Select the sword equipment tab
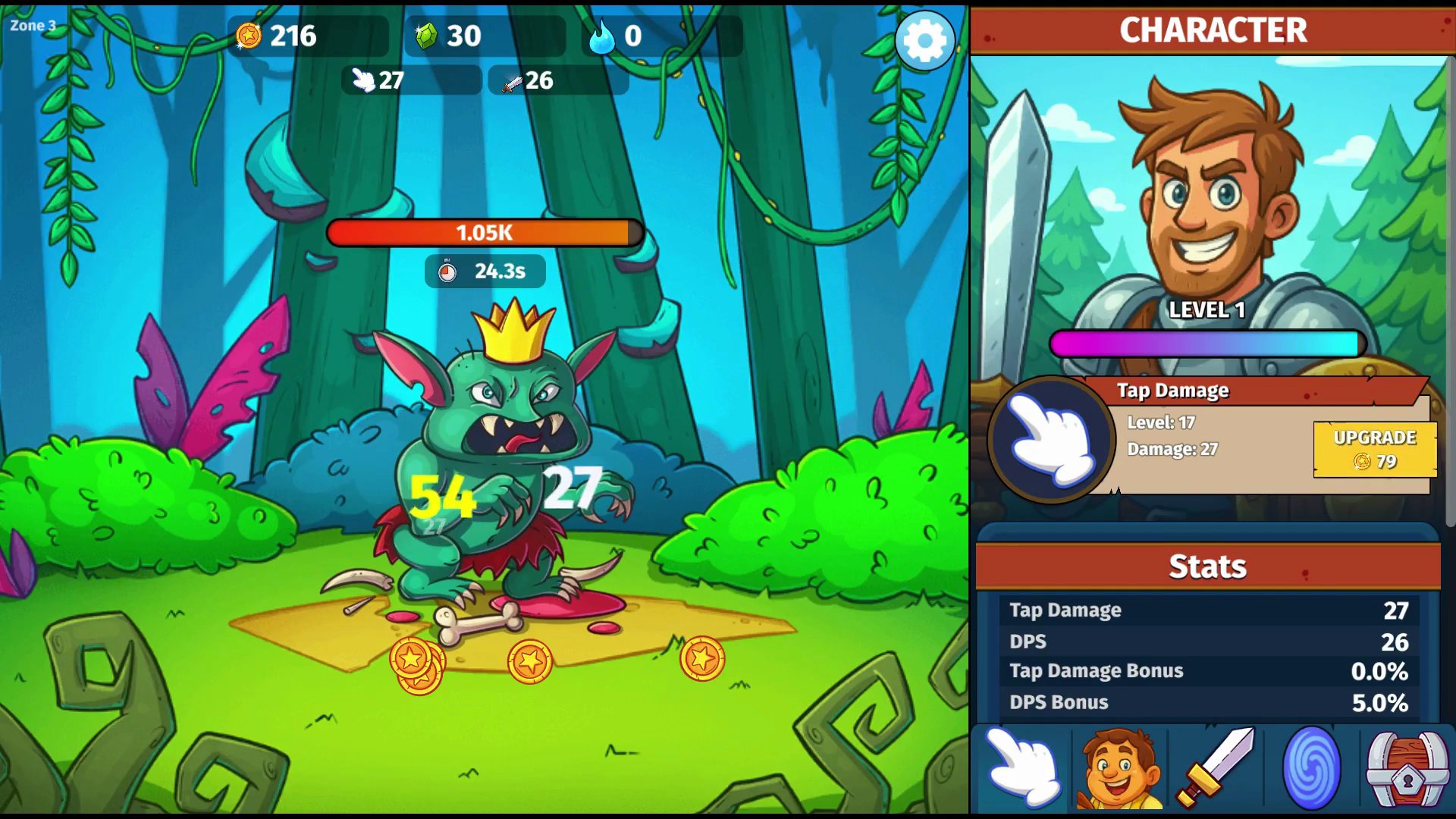 (x=1216, y=768)
